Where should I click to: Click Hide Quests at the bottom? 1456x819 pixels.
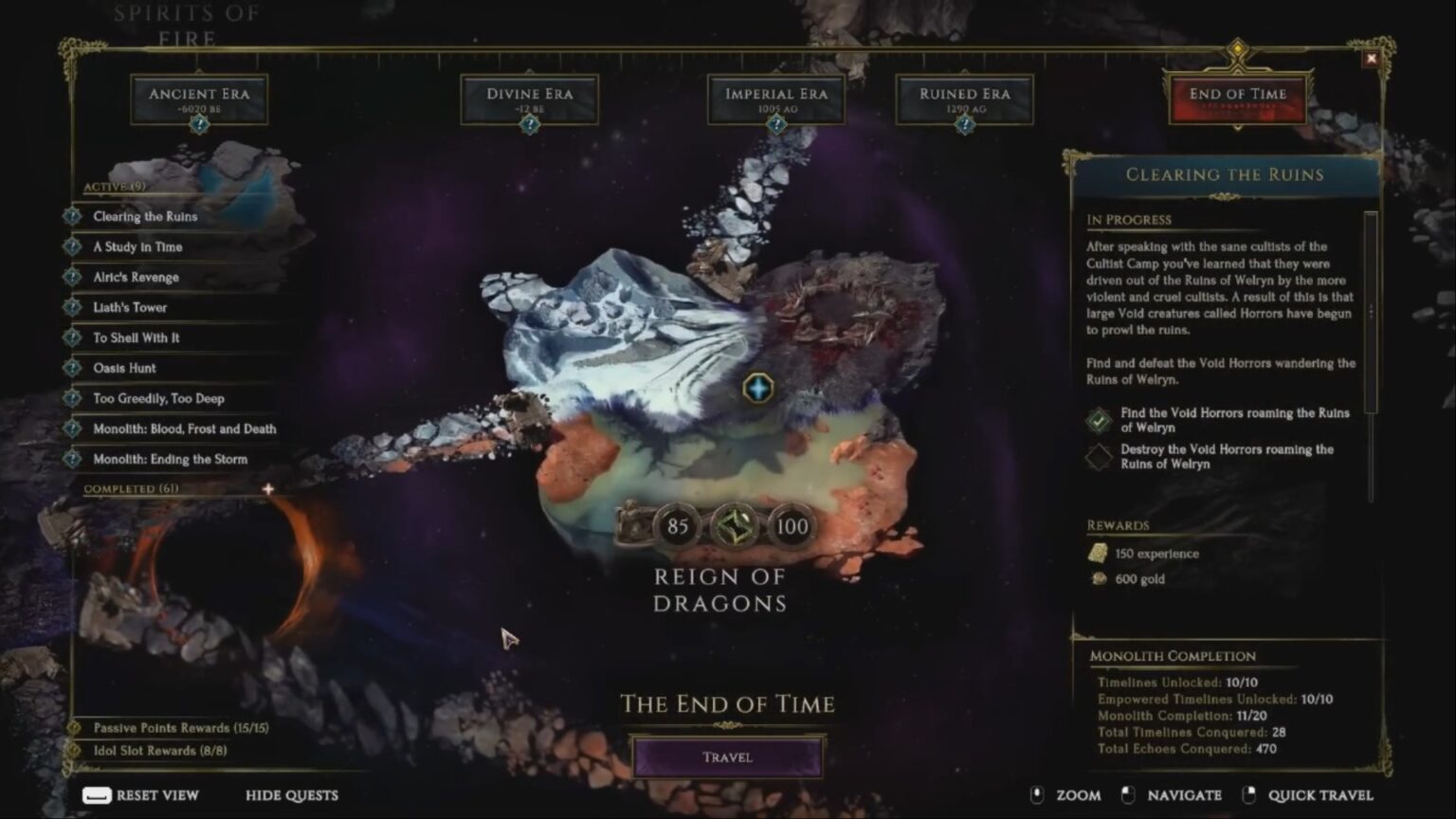tap(291, 796)
